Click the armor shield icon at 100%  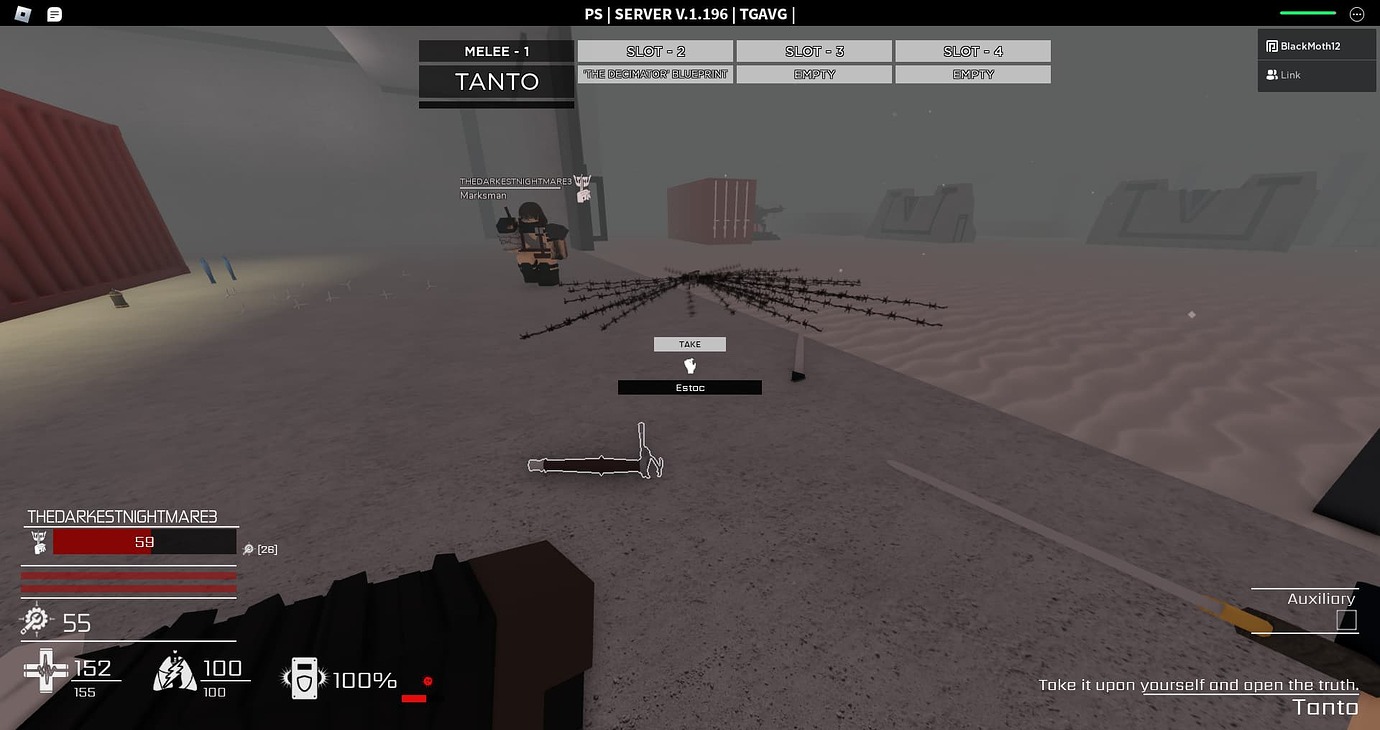pyautogui.click(x=303, y=679)
